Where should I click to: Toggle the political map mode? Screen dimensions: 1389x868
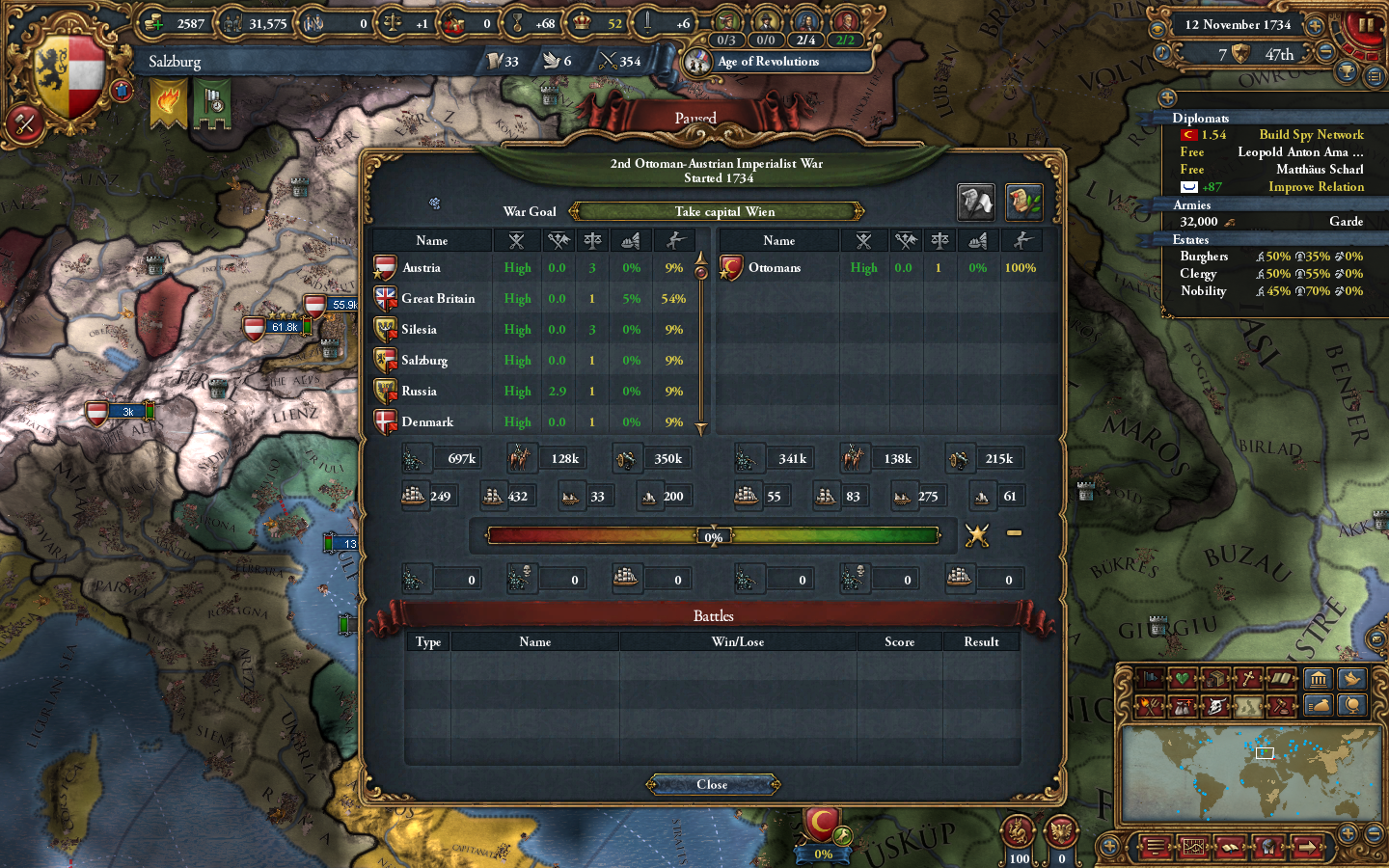click(x=1150, y=678)
